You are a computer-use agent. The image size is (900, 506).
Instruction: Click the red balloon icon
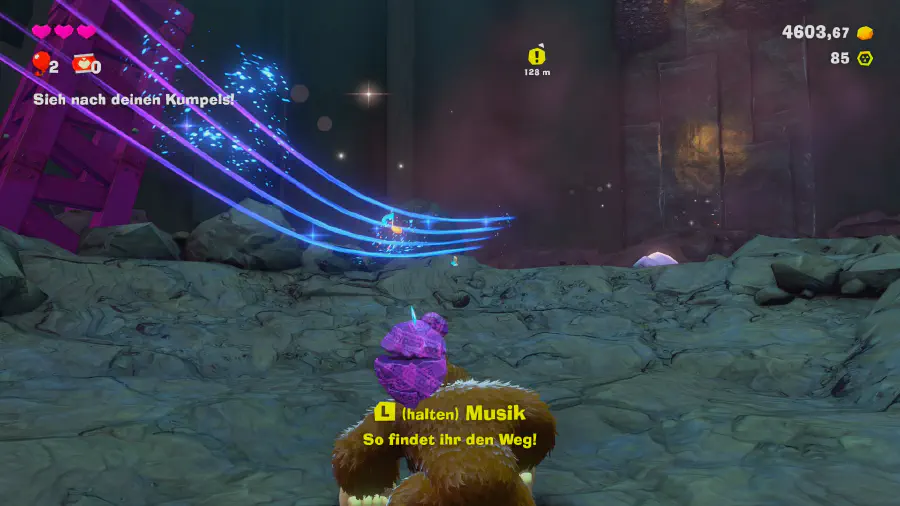coord(41,65)
